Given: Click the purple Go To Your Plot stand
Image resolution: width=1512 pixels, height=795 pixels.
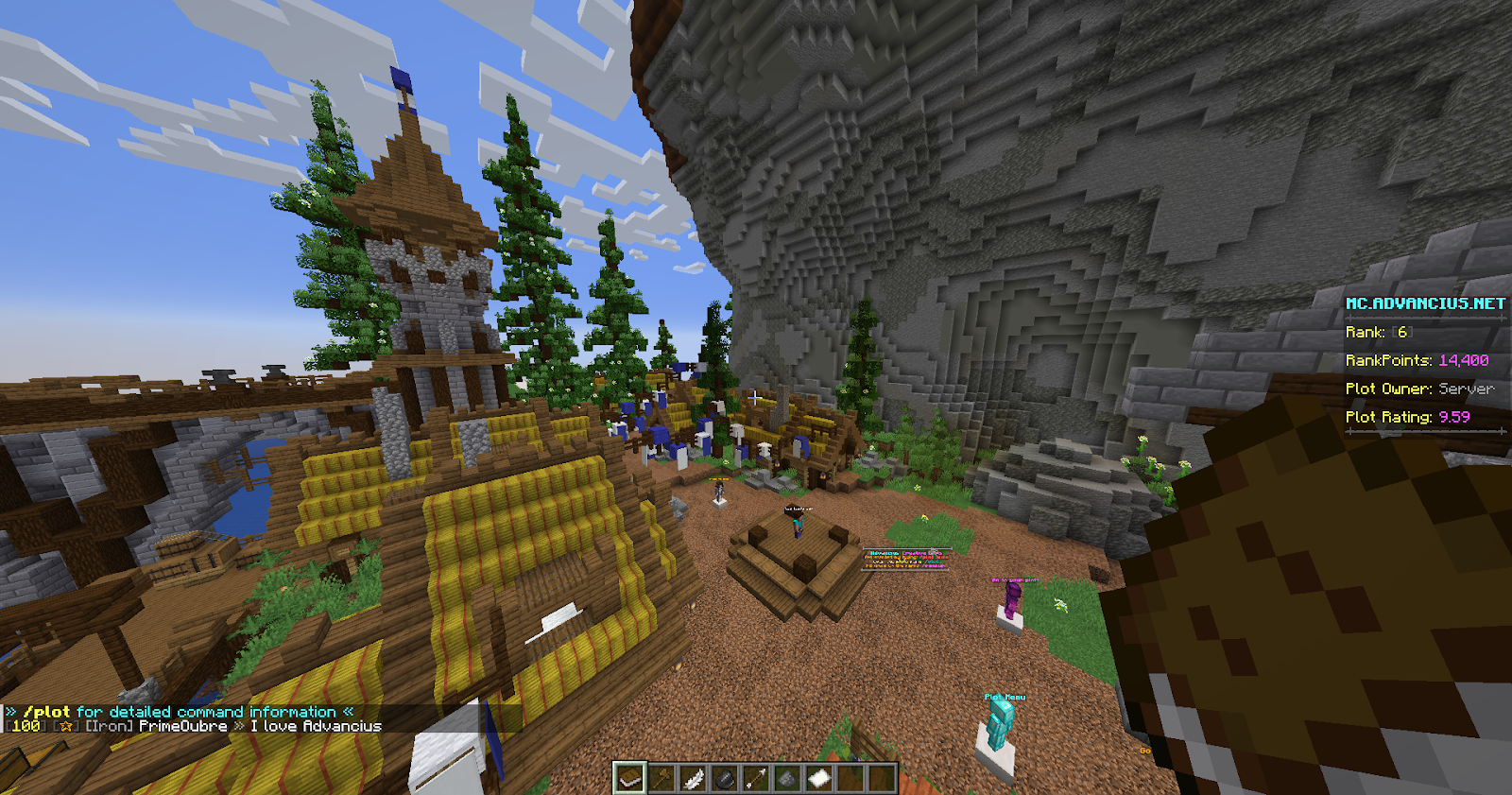Looking at the screenshot, I should [x=1009, y=598].
